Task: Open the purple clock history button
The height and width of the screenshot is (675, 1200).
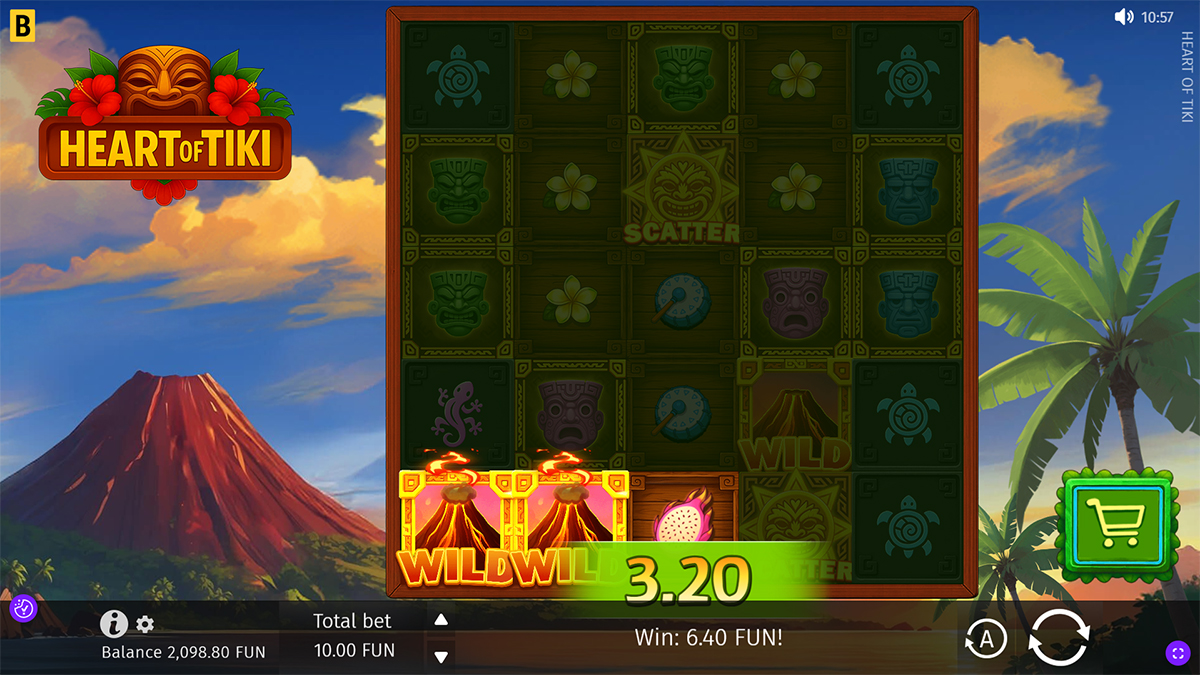Action: pyautogui.click(x=23, y=608)
